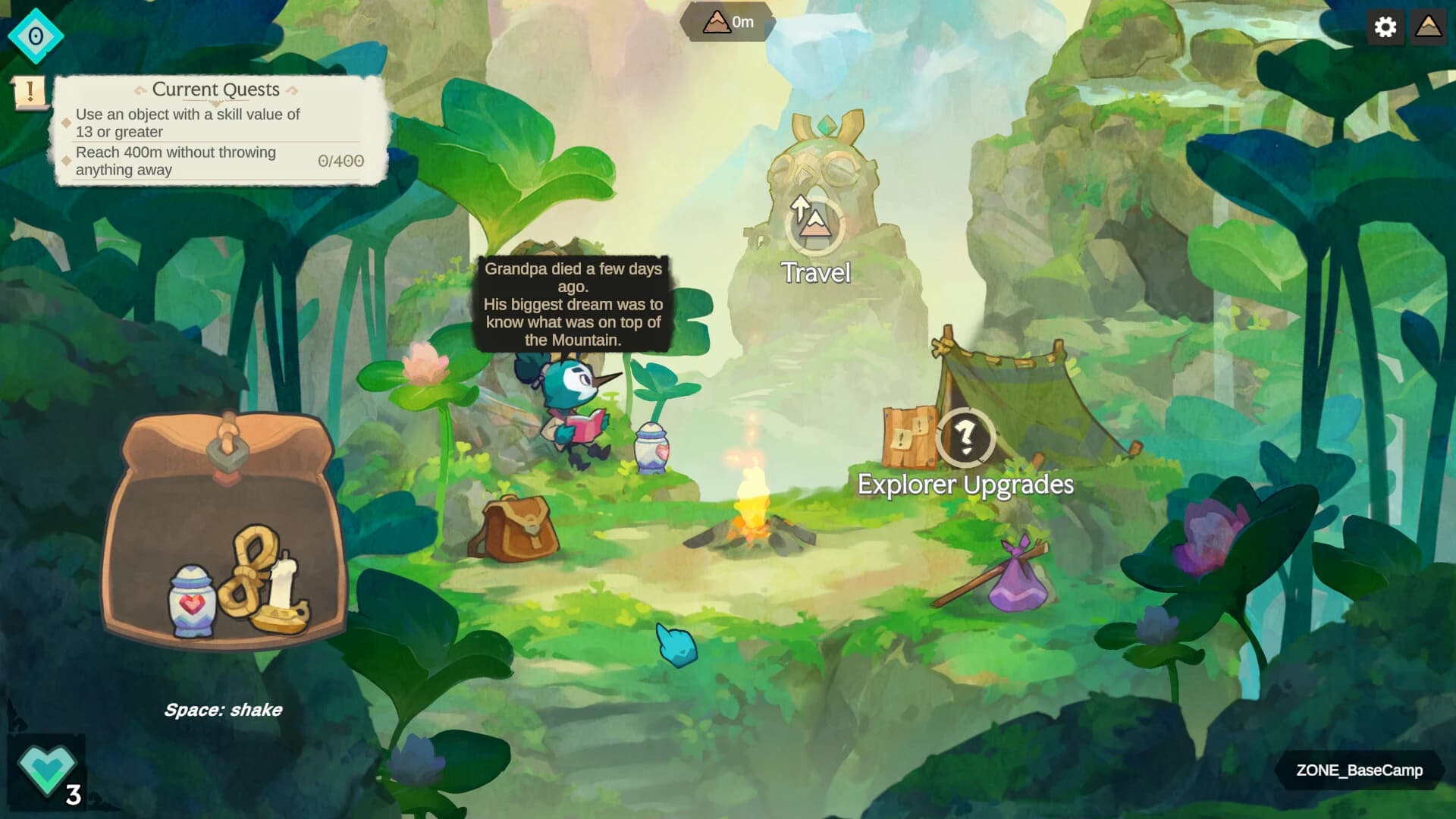Click the 0m altitude banner
Viewport: 1456px width, 819px height.
pos(726,22)
